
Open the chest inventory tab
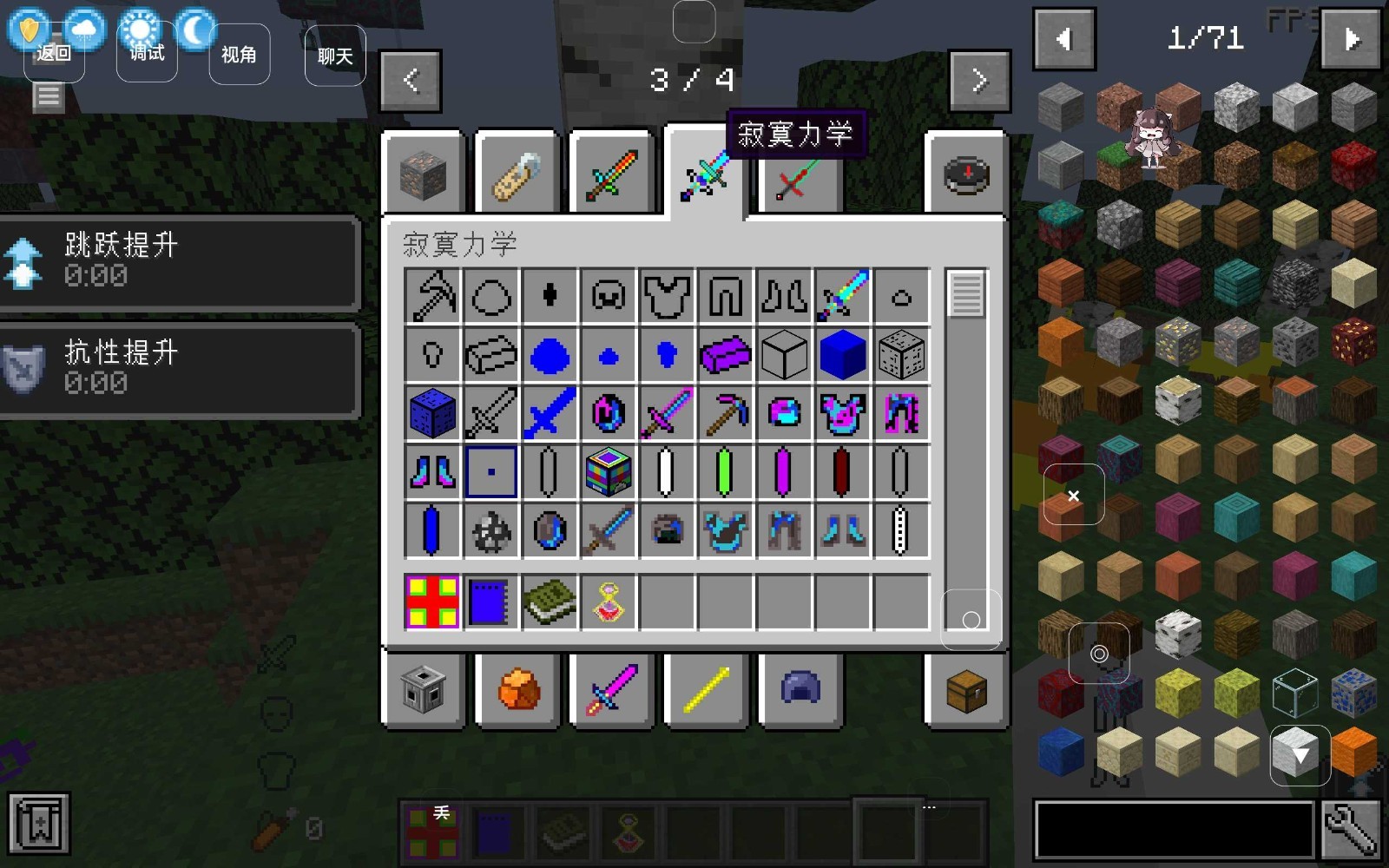point(965,692)
